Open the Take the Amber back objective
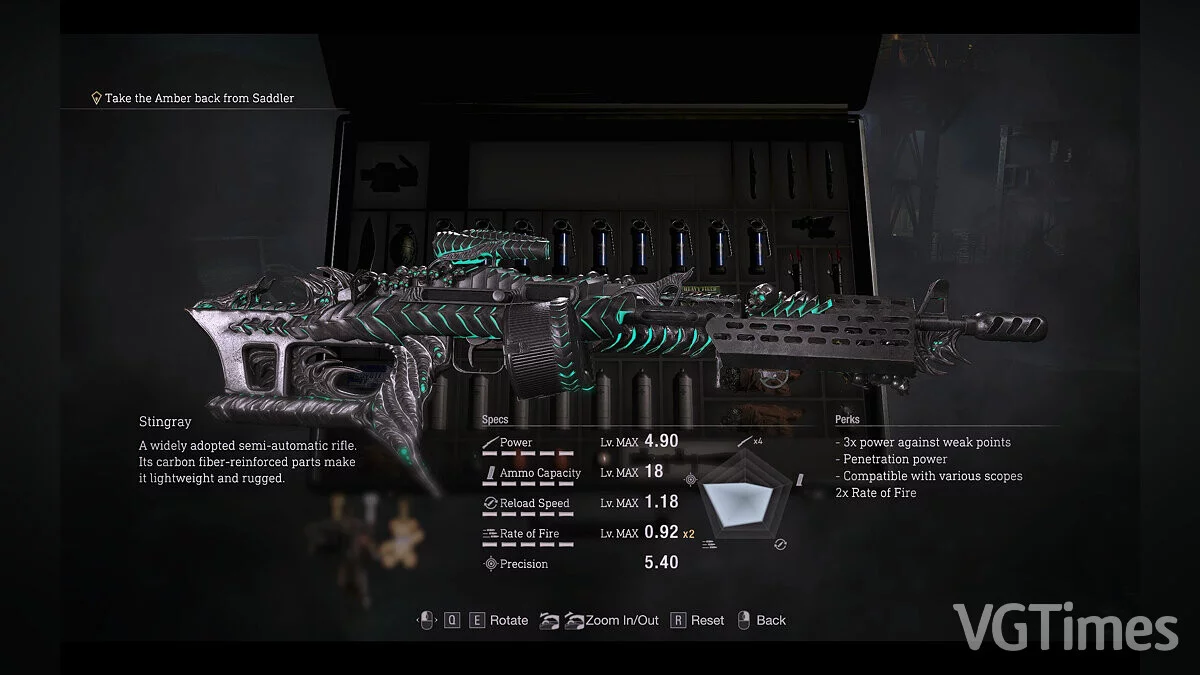The image size is (1200, 675). click(x=199, y=98)
